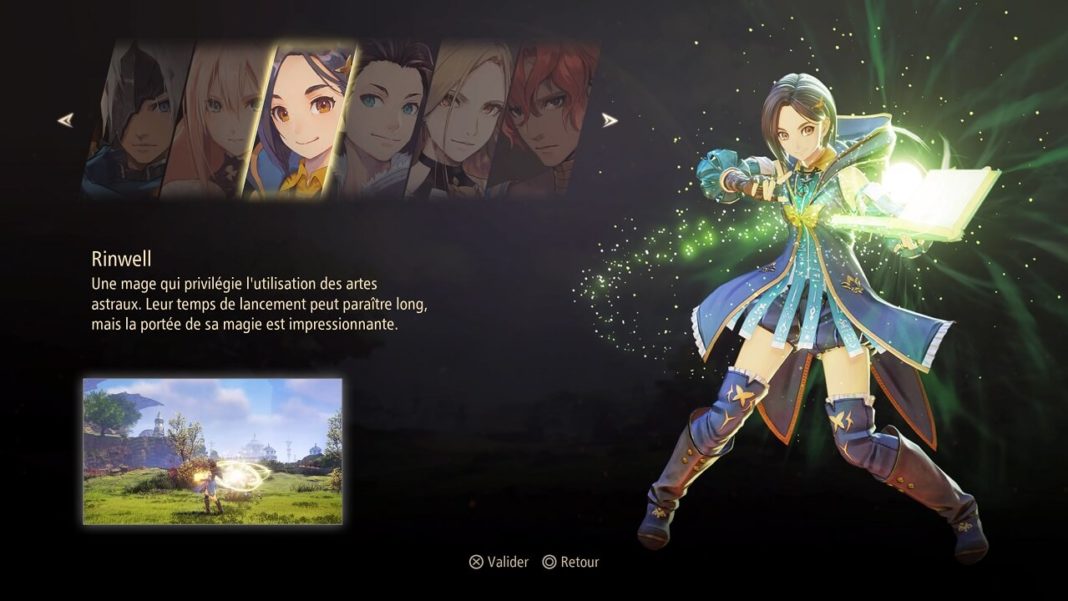The width and height of the screenshot is (1068, 601).
Task: Click the left arrow beside the portraits
Action: [65, 120]
